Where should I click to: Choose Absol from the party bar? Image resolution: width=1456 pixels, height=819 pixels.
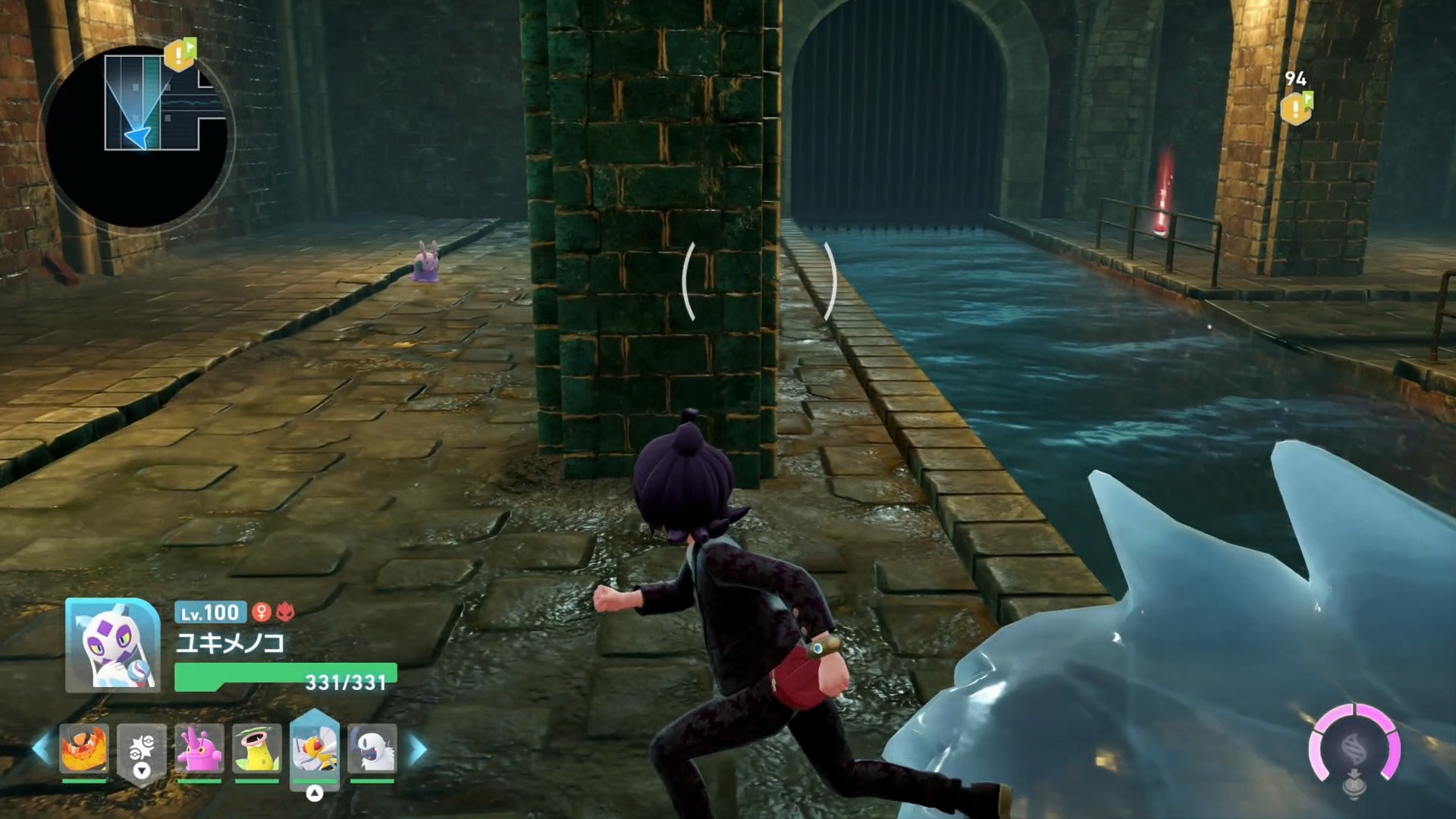pos(372,749)
